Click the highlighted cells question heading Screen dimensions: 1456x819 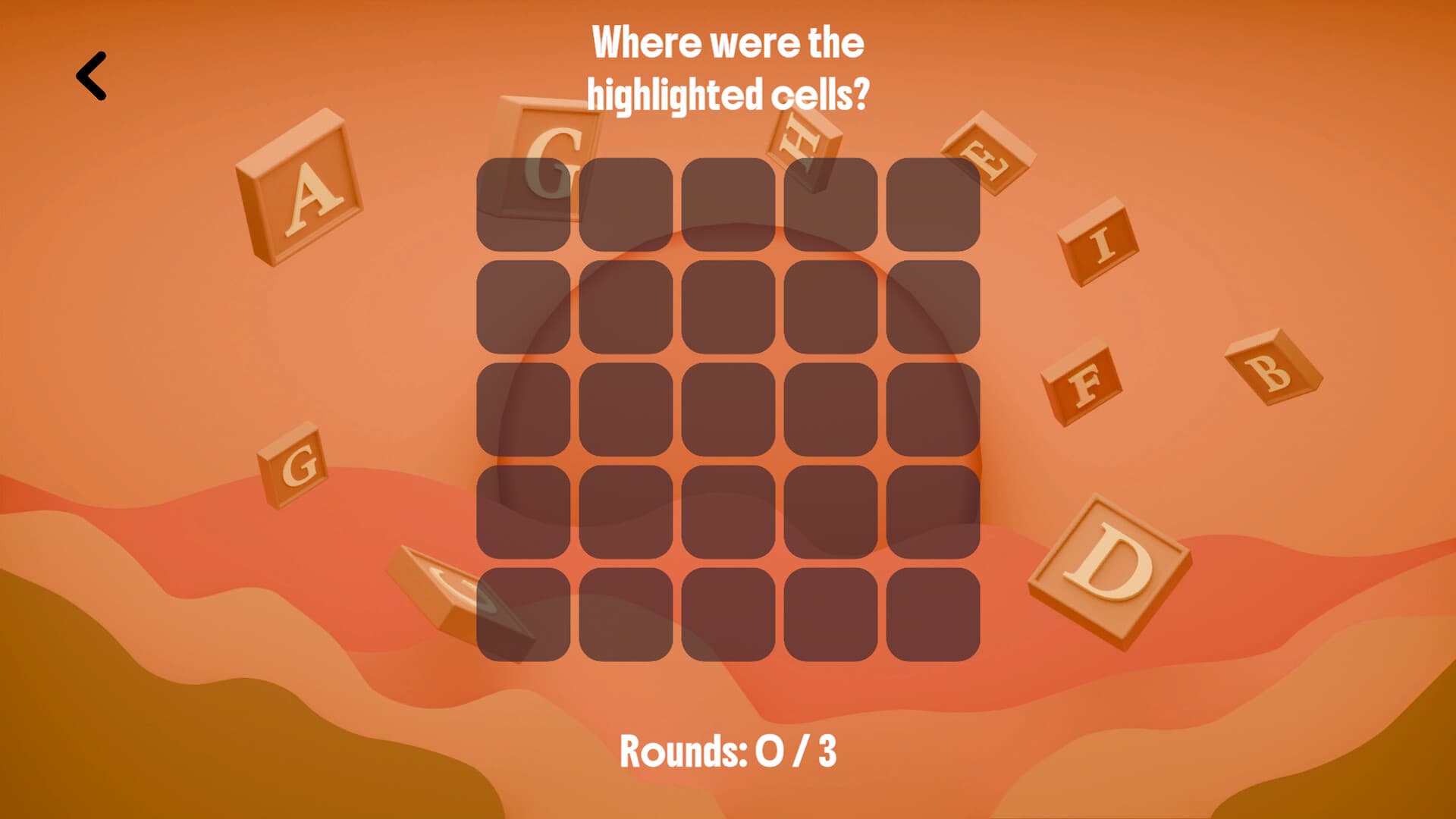click(x=728, y=68)
